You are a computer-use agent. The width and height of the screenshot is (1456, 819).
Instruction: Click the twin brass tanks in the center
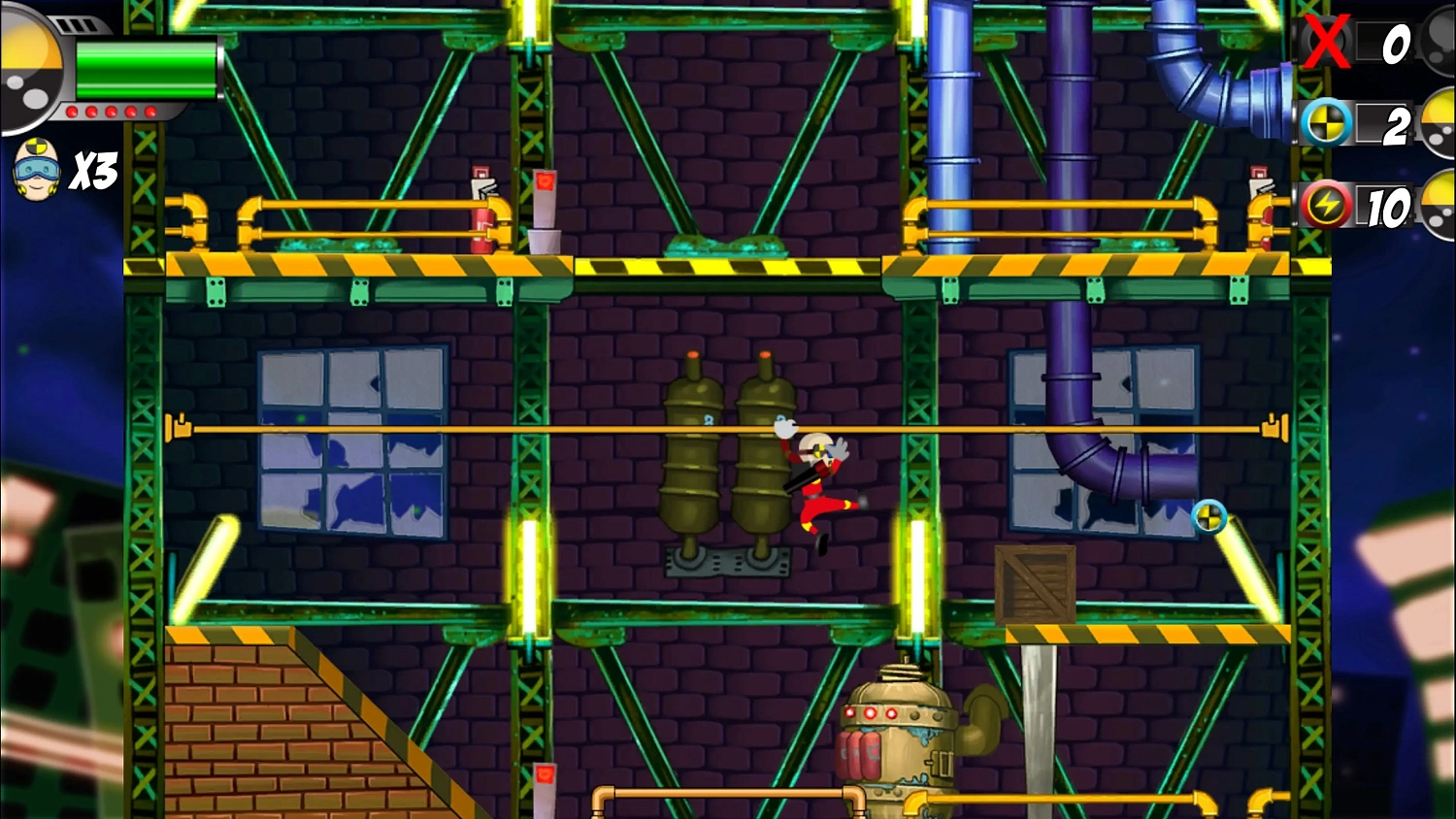click(x=730, y=456)
